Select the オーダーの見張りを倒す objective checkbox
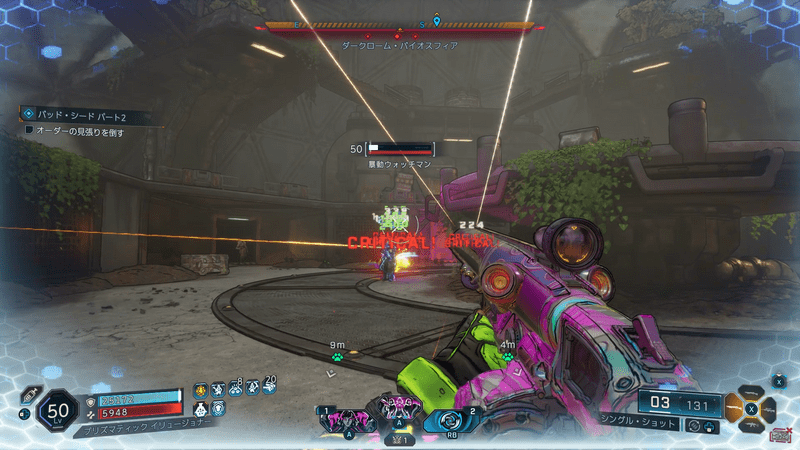 click(29, 131)
